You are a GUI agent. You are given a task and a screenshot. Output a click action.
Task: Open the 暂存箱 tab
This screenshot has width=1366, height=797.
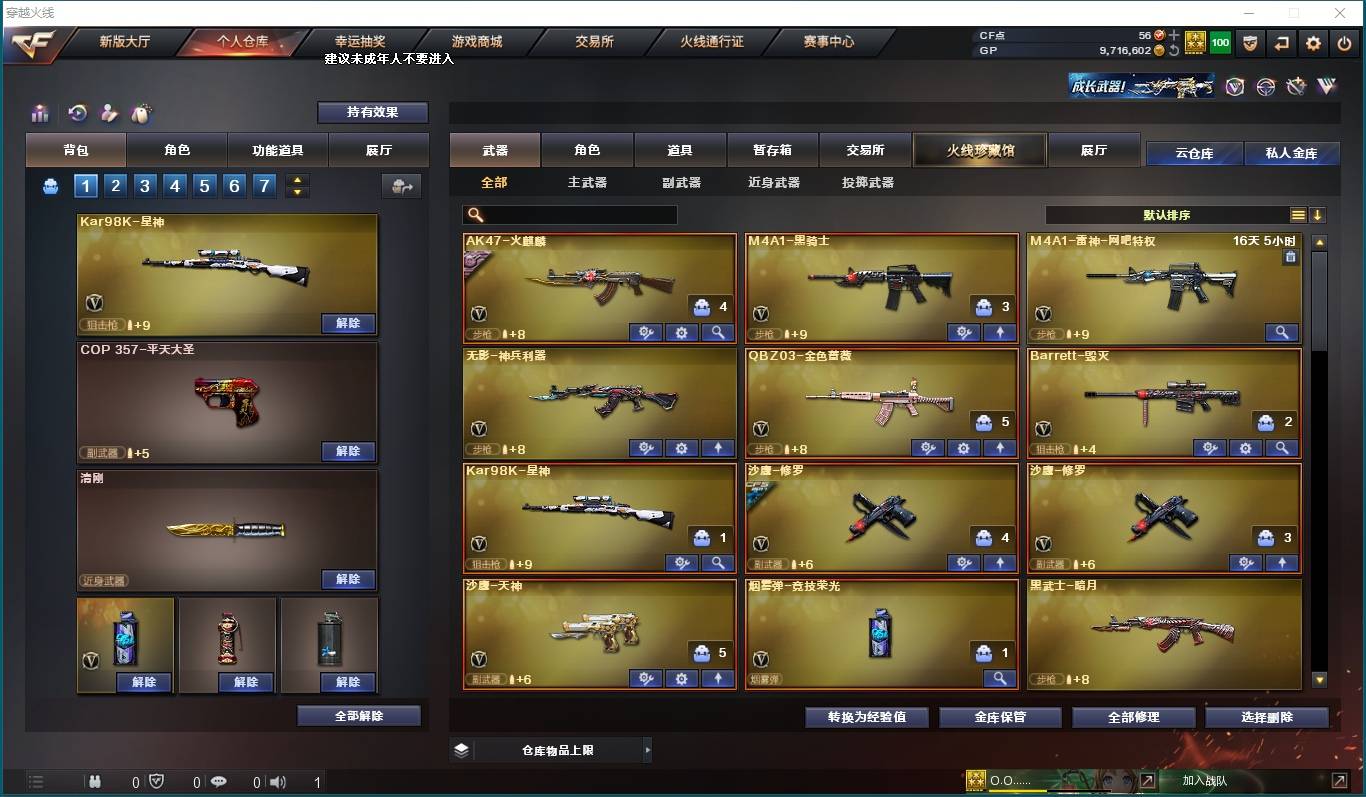point(772,149)
